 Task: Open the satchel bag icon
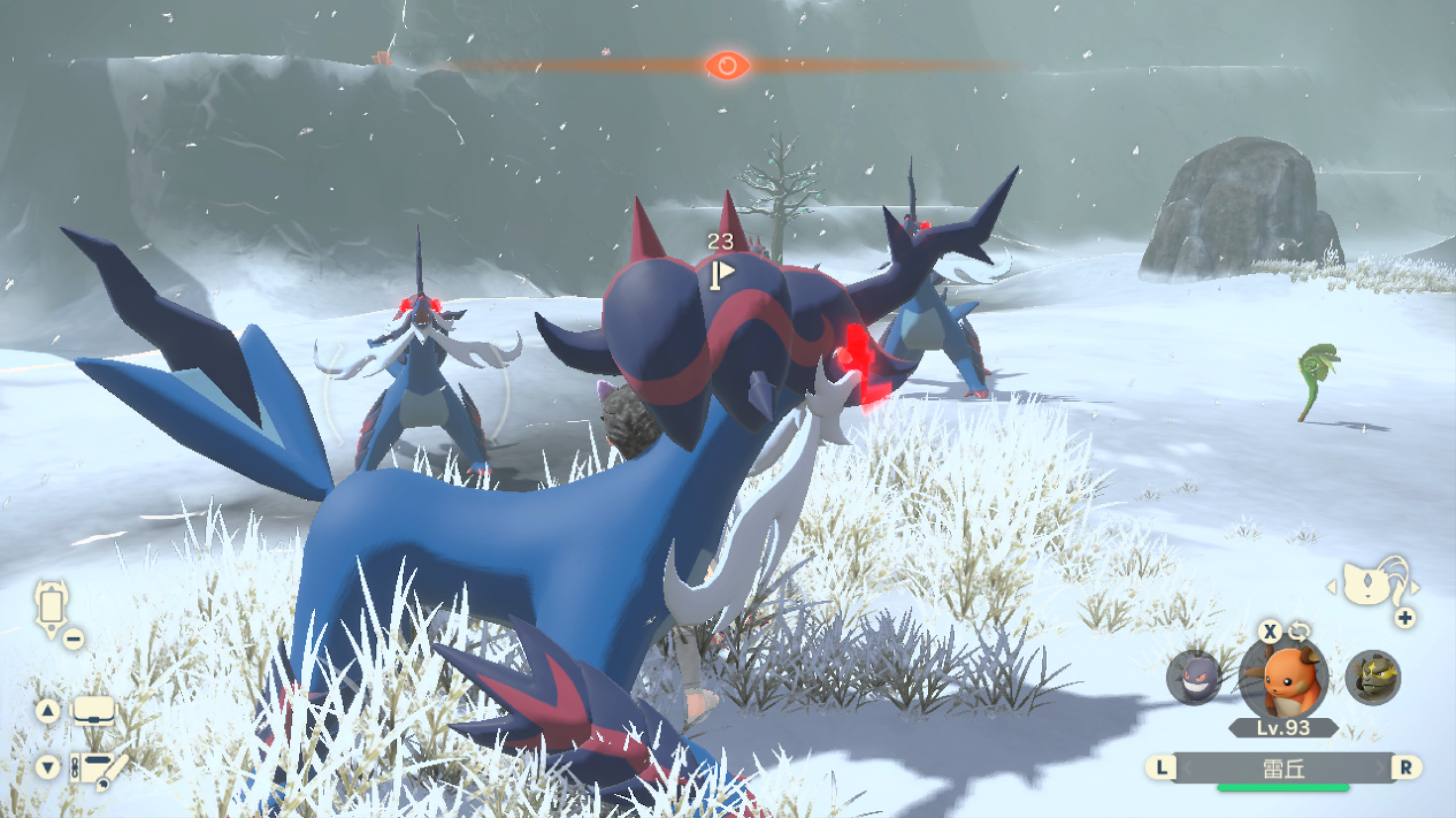click(x=94, y=711)
